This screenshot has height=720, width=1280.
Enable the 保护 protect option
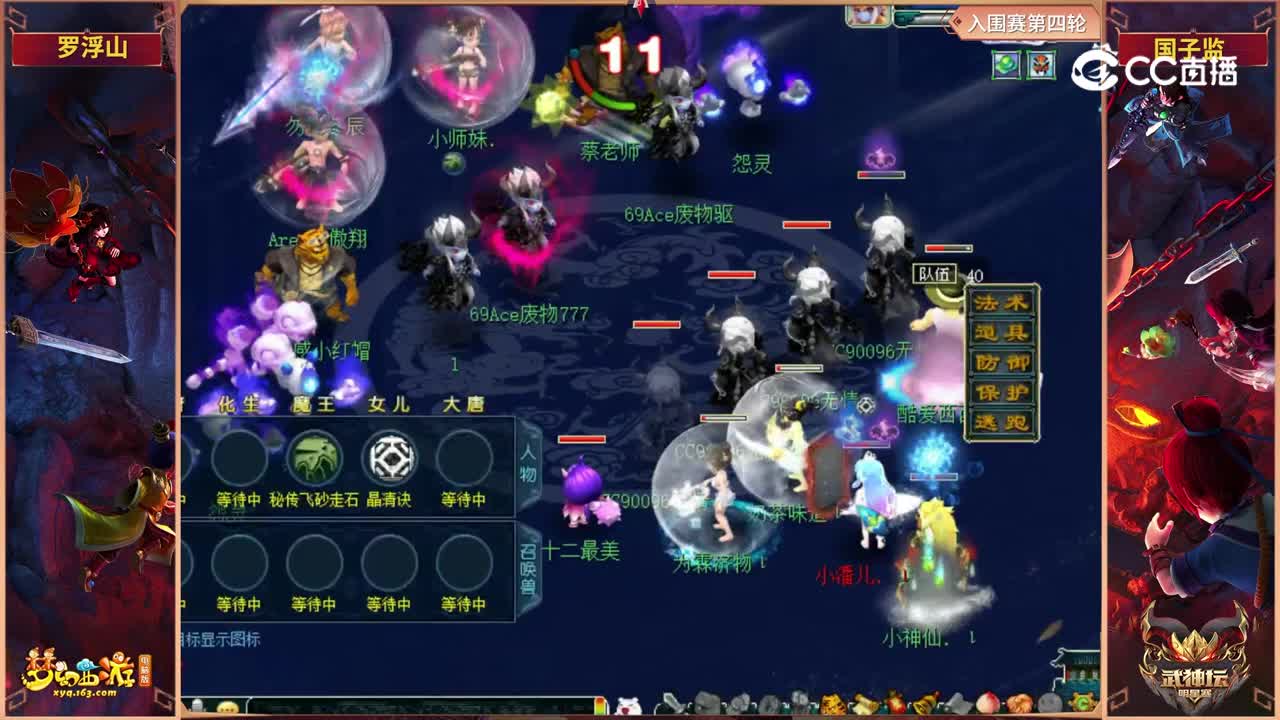pos(1001,392)
